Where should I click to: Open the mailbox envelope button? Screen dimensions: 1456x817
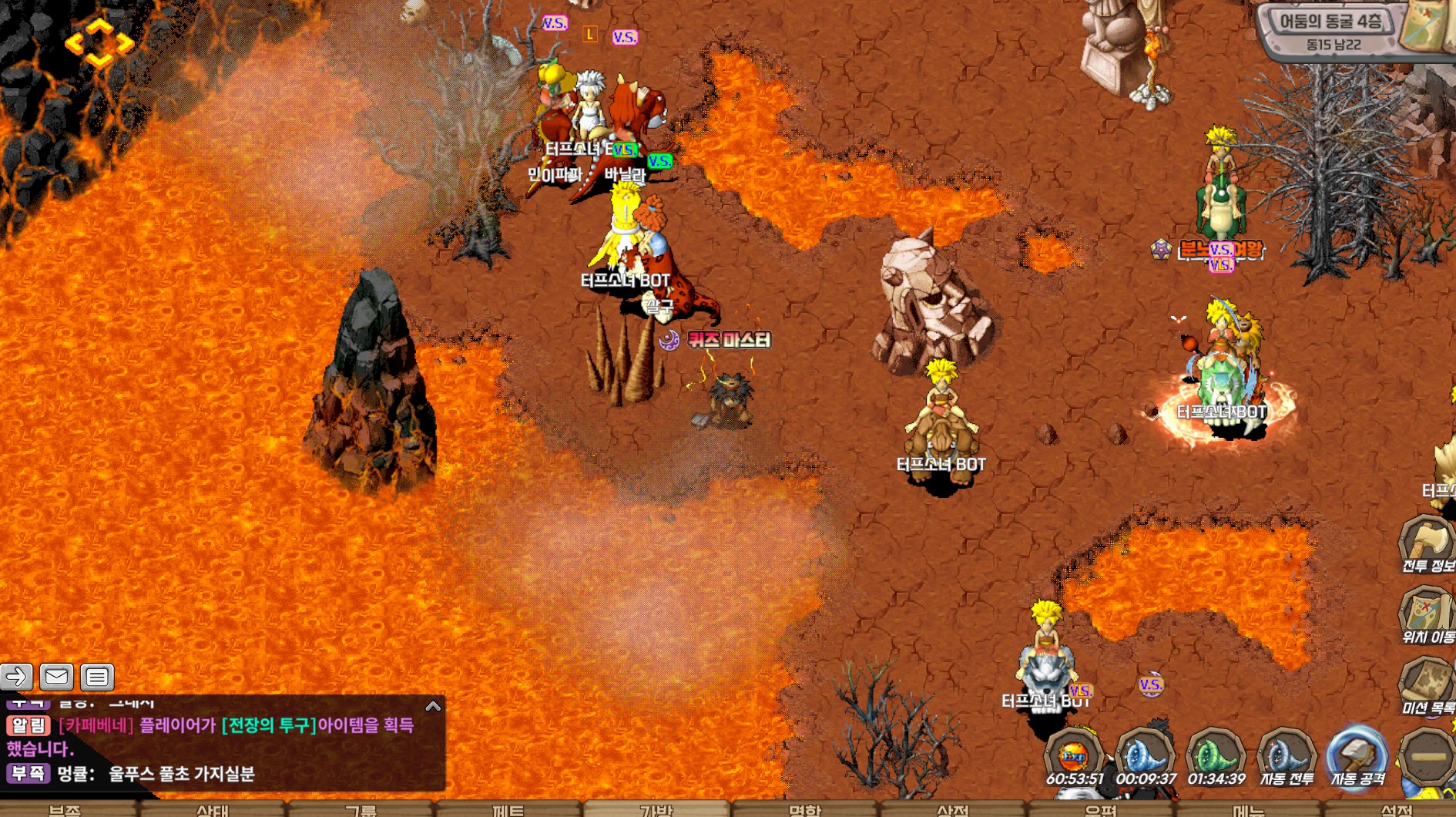tap(56, 677)
